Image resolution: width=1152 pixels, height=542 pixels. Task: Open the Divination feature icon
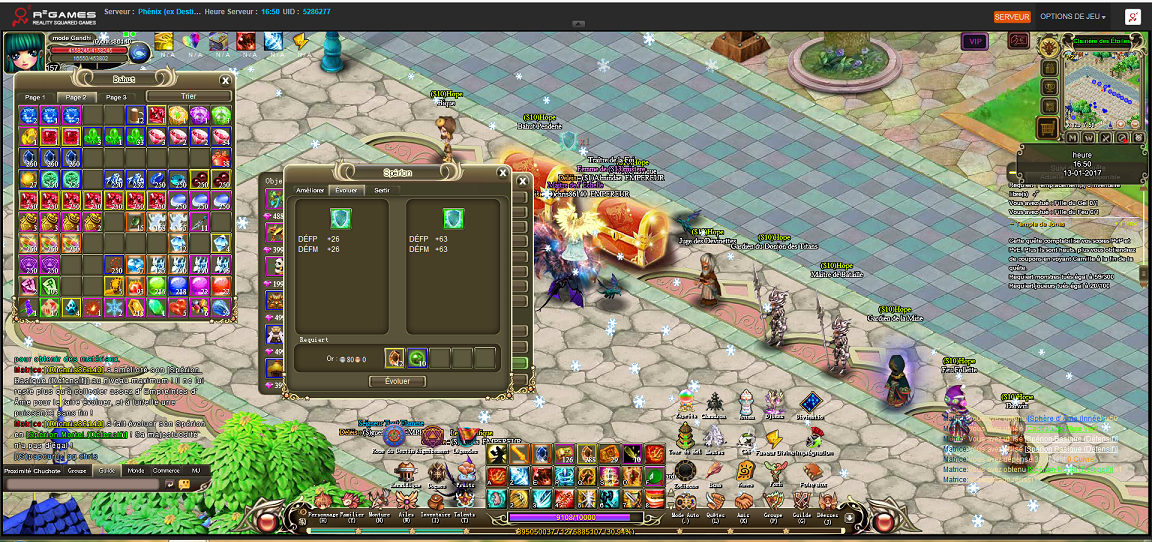click(810, 405)
